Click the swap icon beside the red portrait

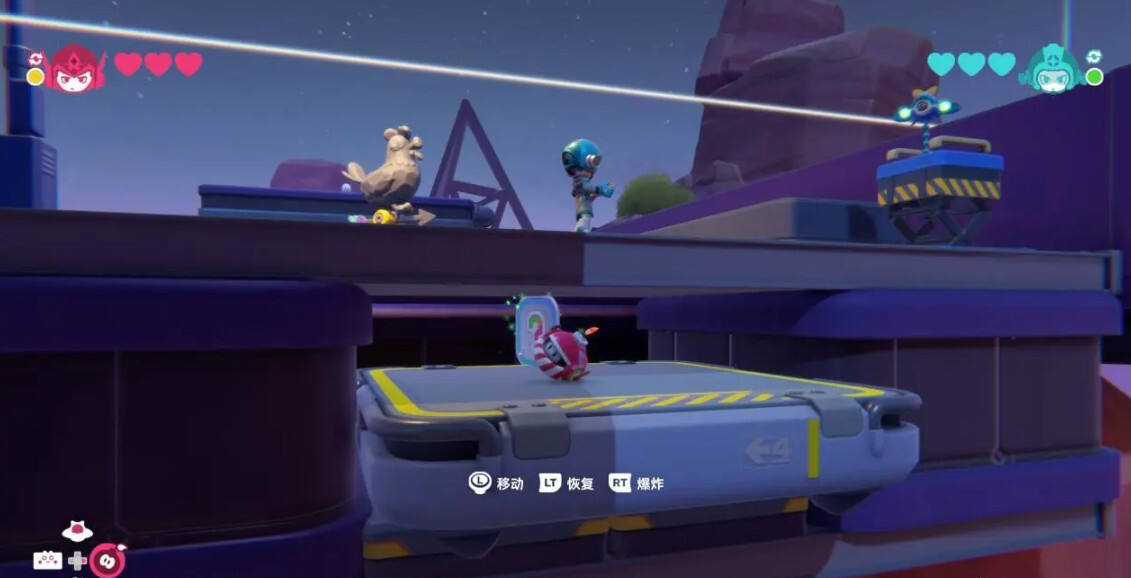tap(36, 59)
